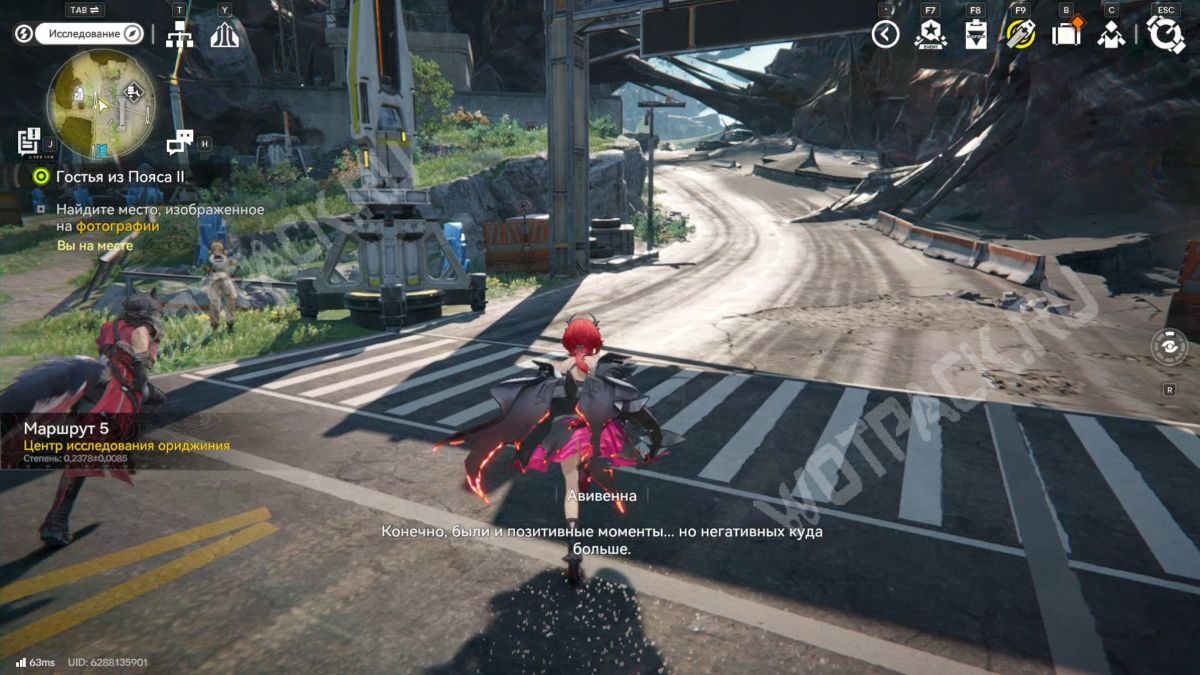Open the quest log with exclamation mark
The width and height of the screenshot is (1200, 675).
[28, 142]
